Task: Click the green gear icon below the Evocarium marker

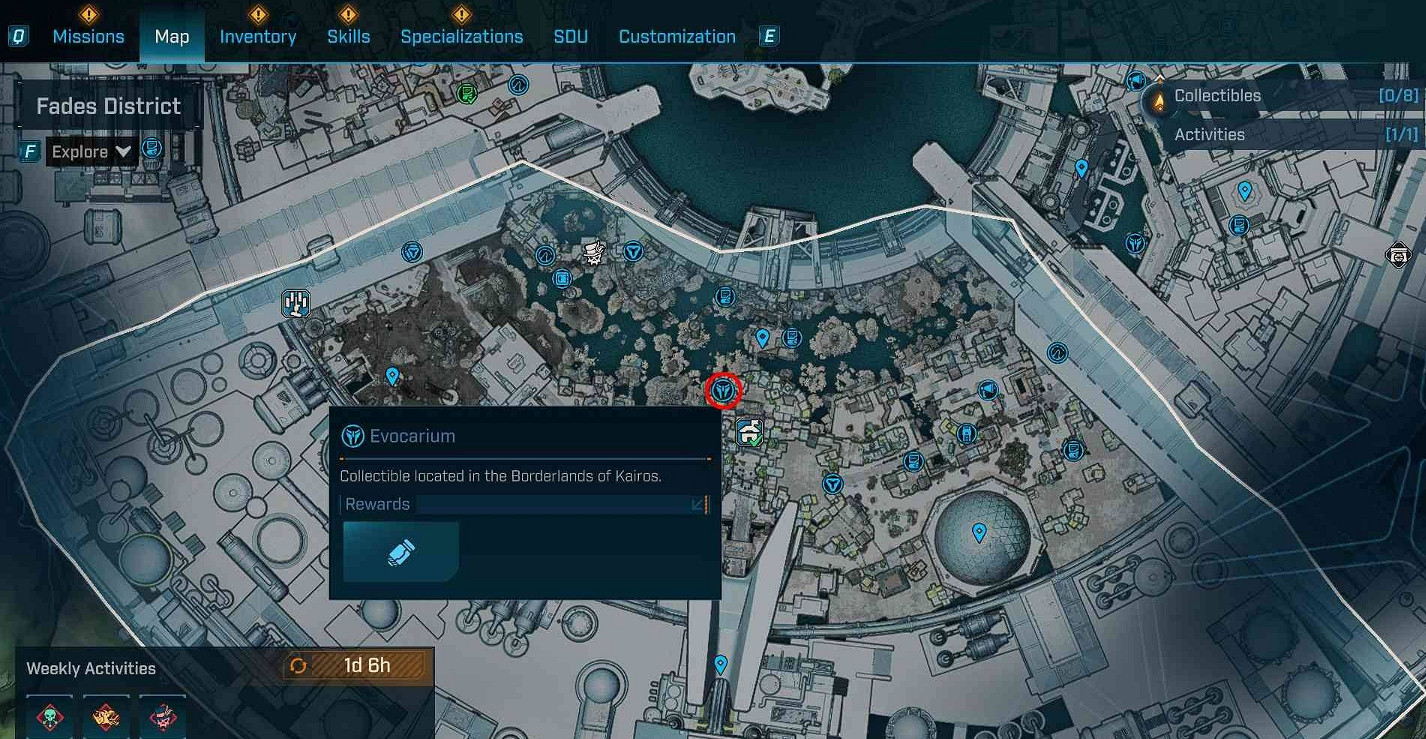Action: [x=748, y=431]
